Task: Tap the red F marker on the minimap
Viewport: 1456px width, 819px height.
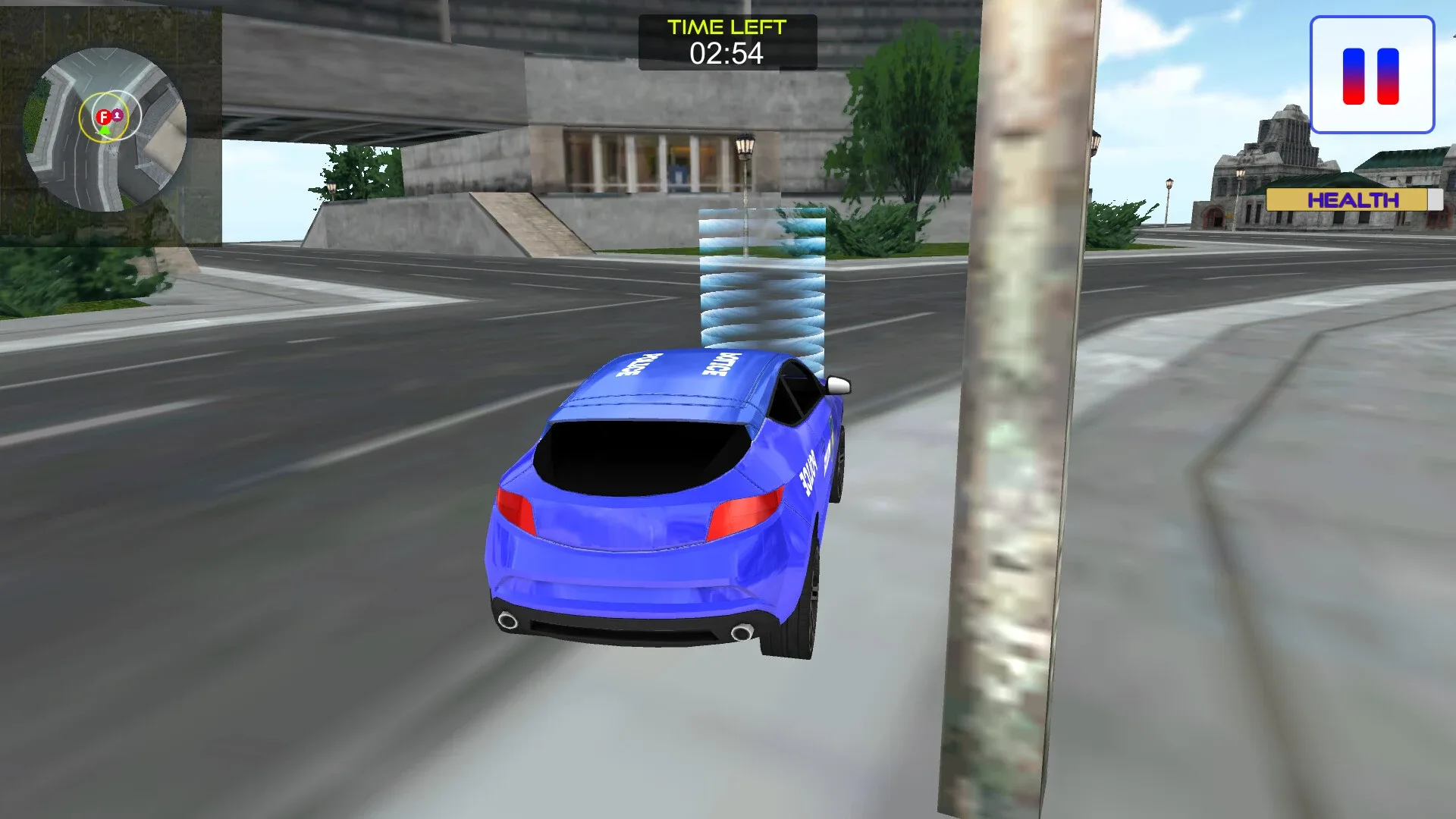Action: tap(104, 116)
